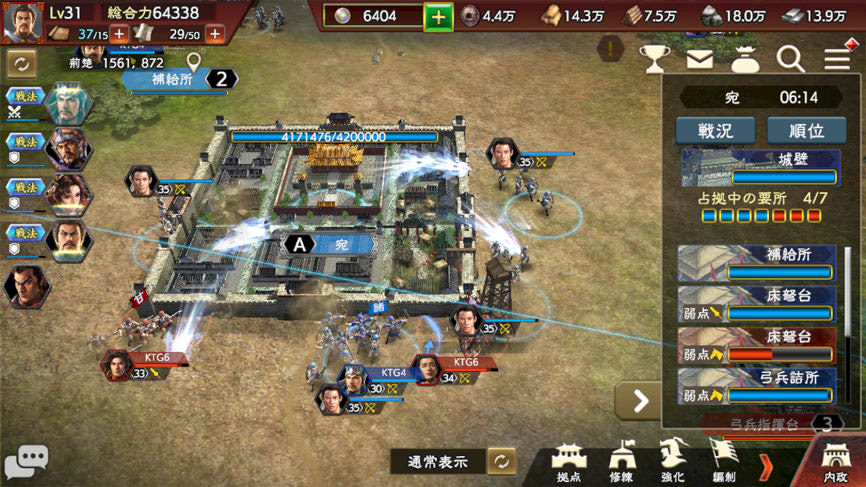
Task: Open the money bag icon
Action: point(745,59)
